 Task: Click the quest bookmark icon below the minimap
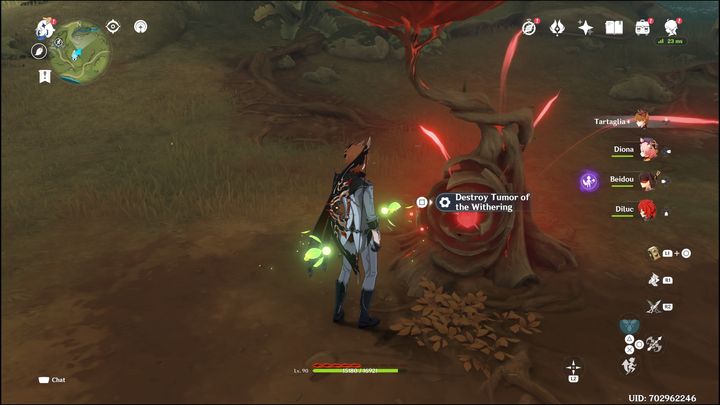click(x=44, y=76)
